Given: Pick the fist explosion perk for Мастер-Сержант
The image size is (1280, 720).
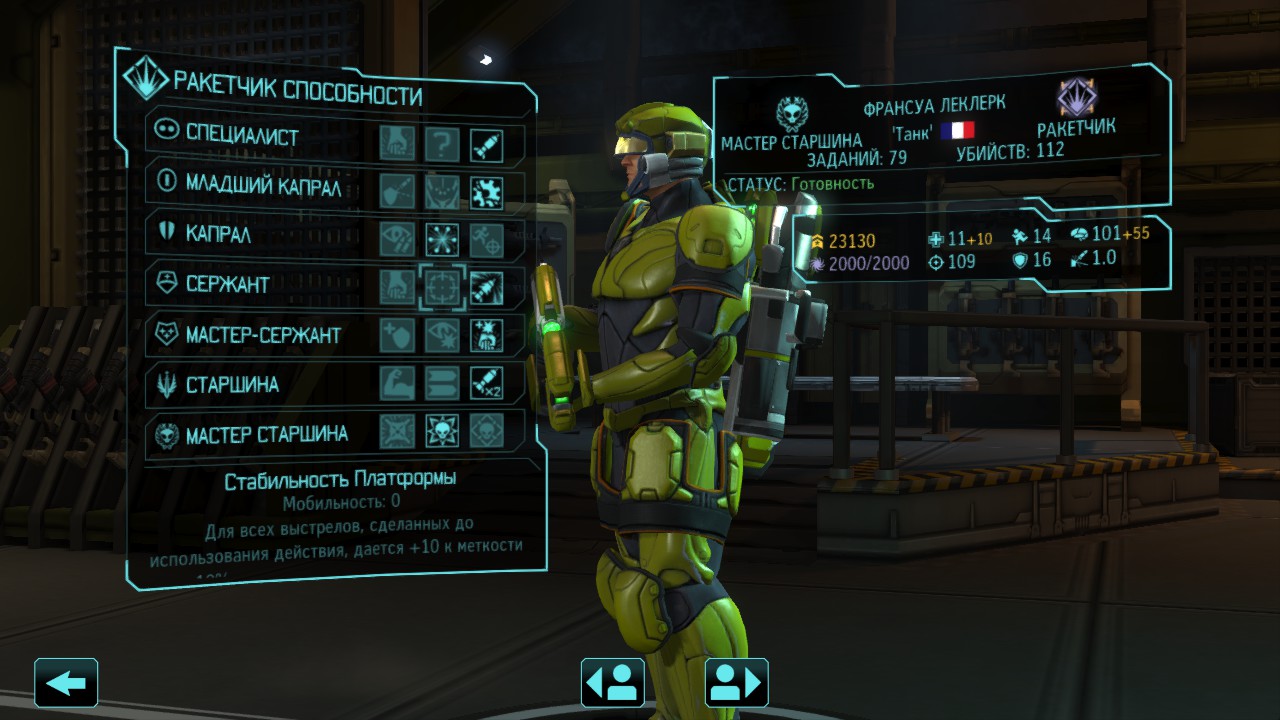Looking at the screenshot, I should point(487,336).
